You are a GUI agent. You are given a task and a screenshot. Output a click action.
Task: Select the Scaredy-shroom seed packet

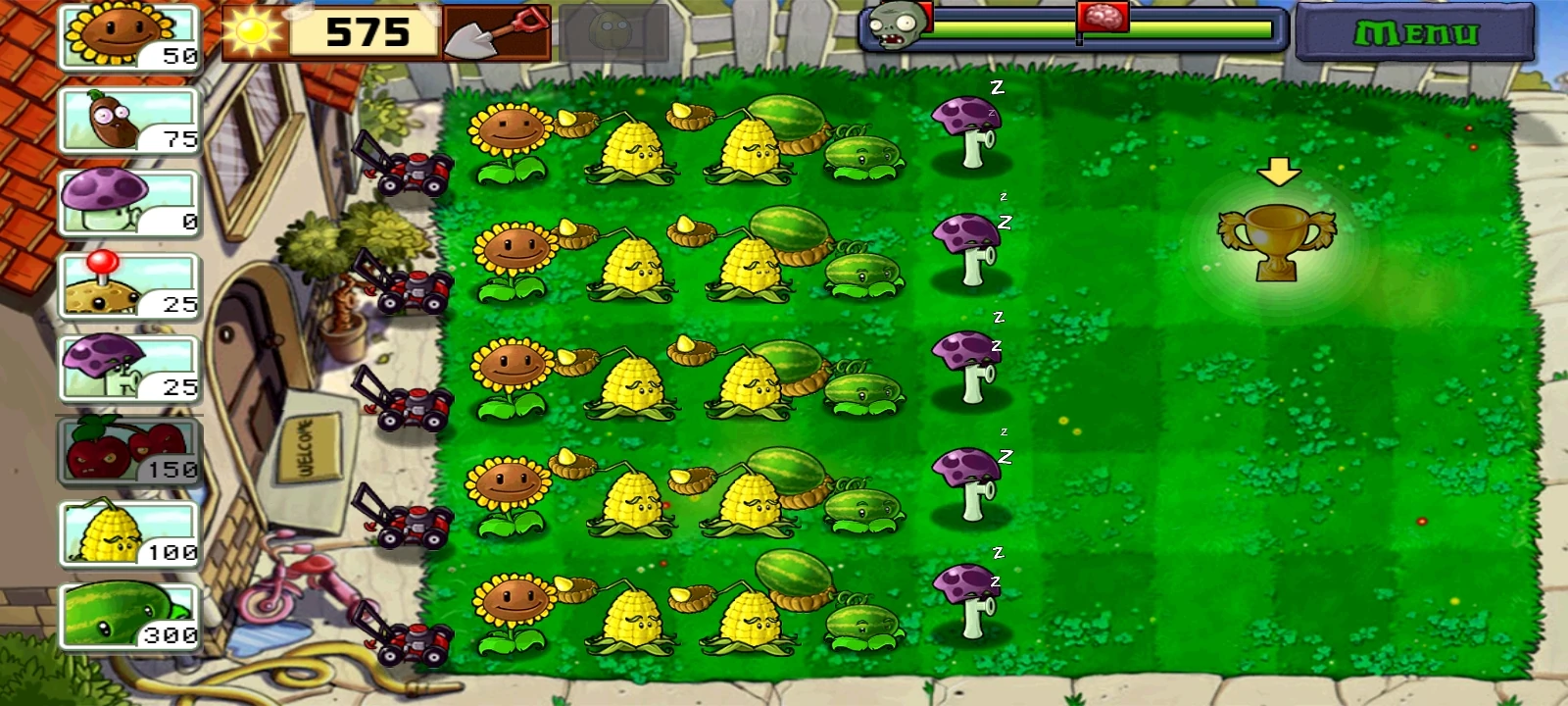pyautogui.click(x=125, y=367)
